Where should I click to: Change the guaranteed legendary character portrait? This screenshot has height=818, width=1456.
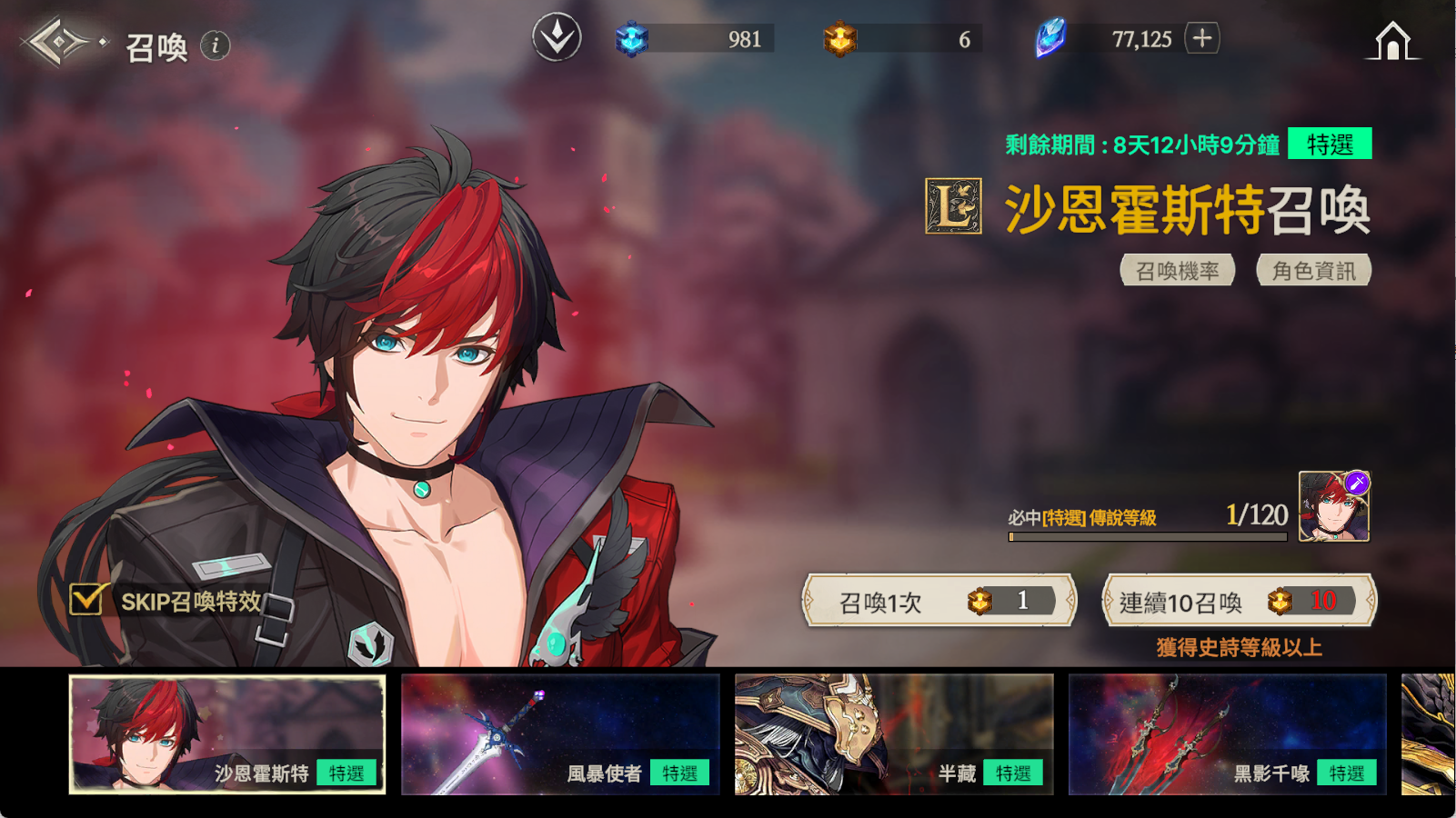click(x=1334, y=507)
